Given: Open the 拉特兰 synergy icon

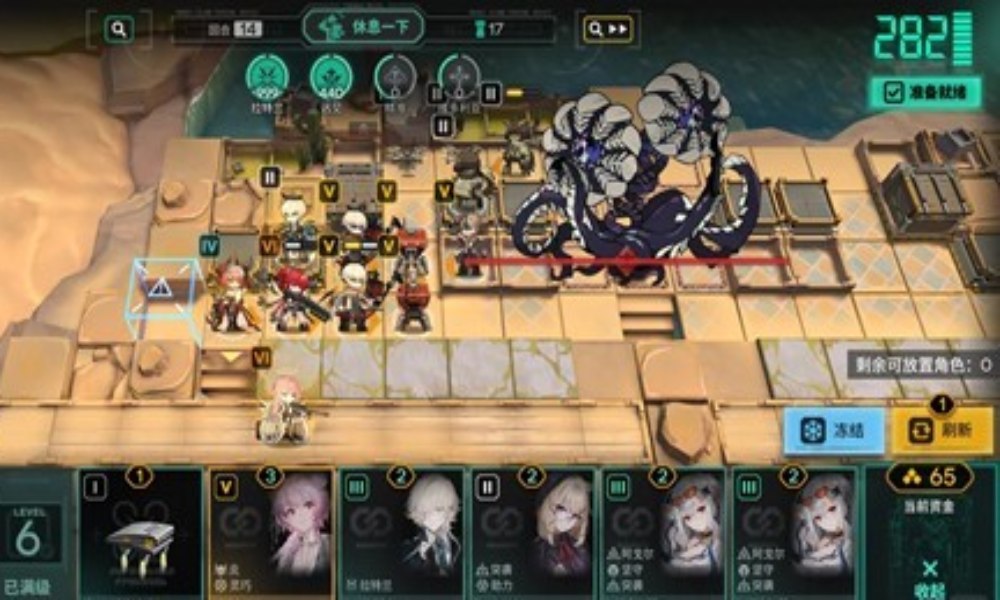Looking at the screenshot, I should (267, 77).
